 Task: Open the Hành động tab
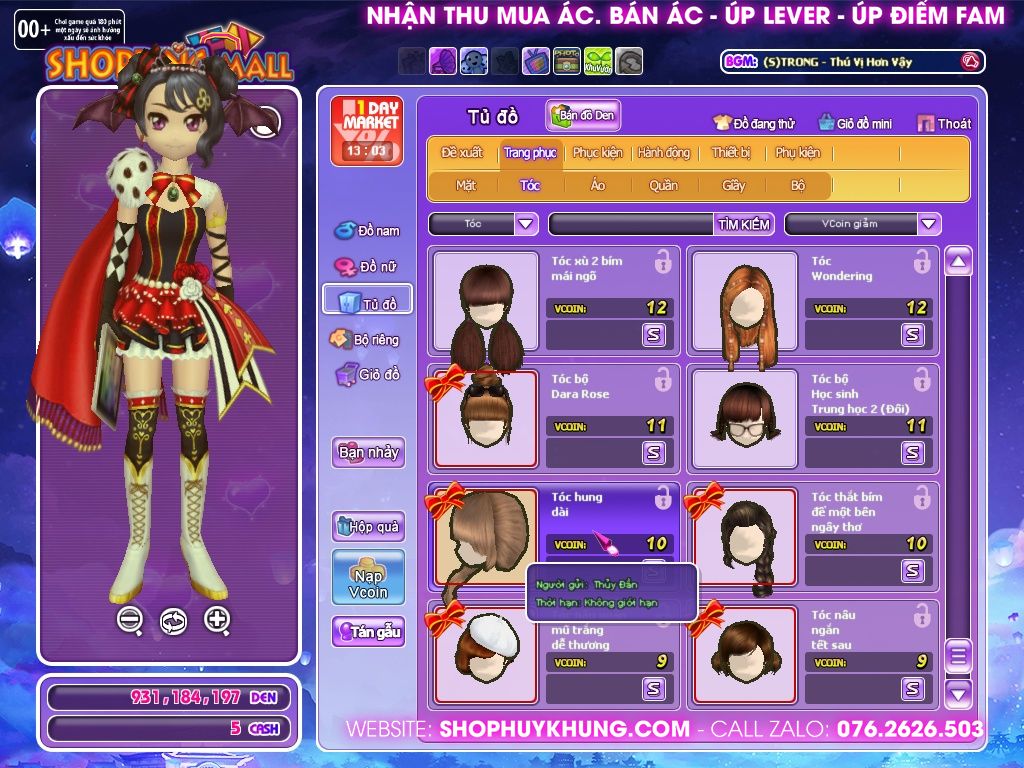tap(664, 153)
